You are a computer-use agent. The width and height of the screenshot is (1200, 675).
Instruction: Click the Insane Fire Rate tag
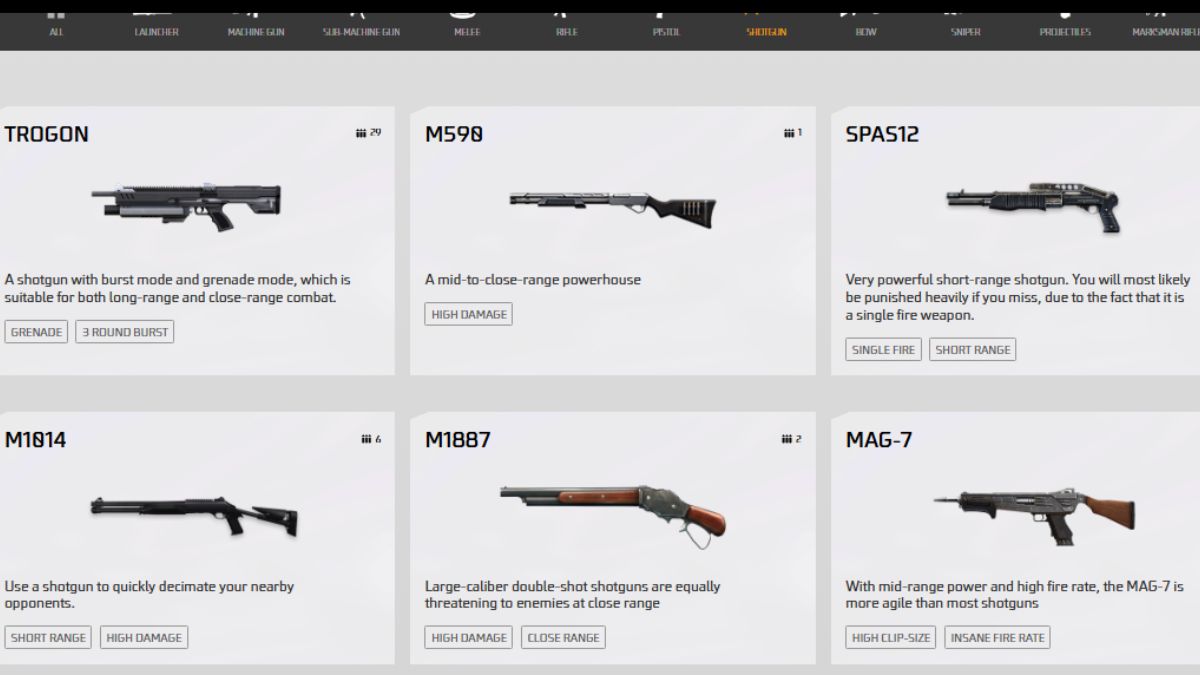click(997, 638)
